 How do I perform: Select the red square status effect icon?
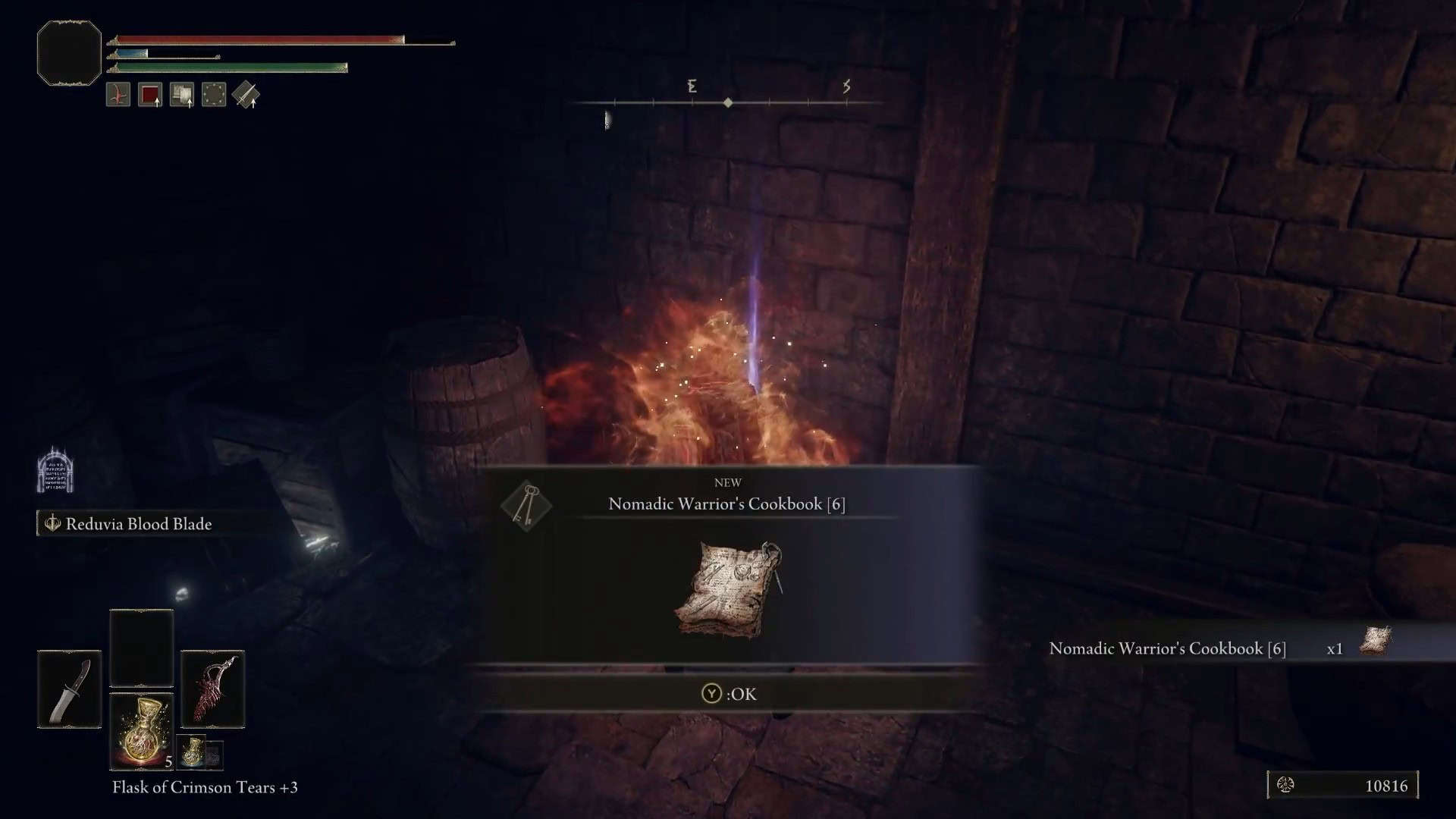coord(150,96)
